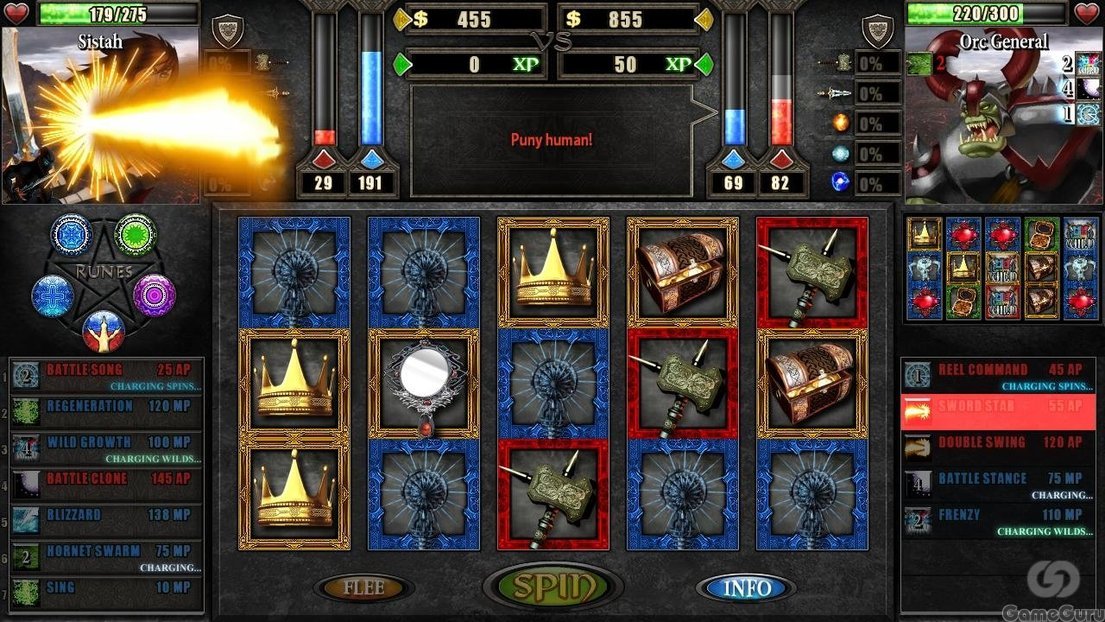This screenshot has width=1105, height=622.
Task: Choose the blue cross rune on the left
Action: point(52,295)
